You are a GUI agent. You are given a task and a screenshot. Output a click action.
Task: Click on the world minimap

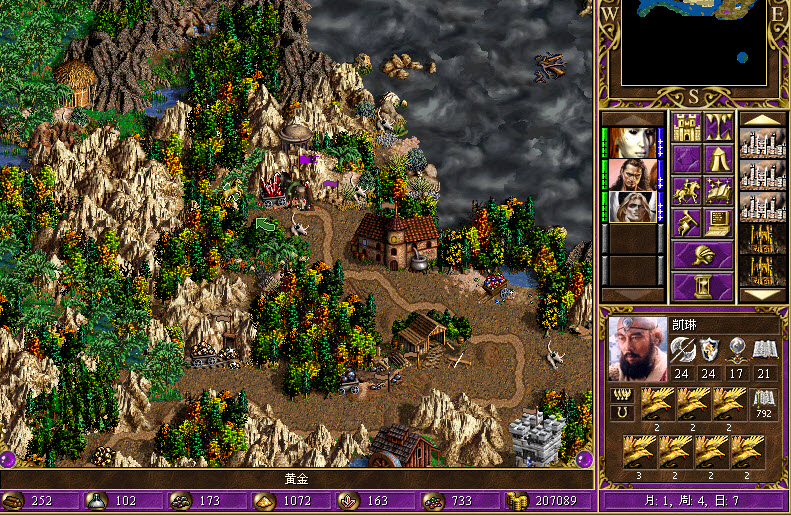[694, 43]
